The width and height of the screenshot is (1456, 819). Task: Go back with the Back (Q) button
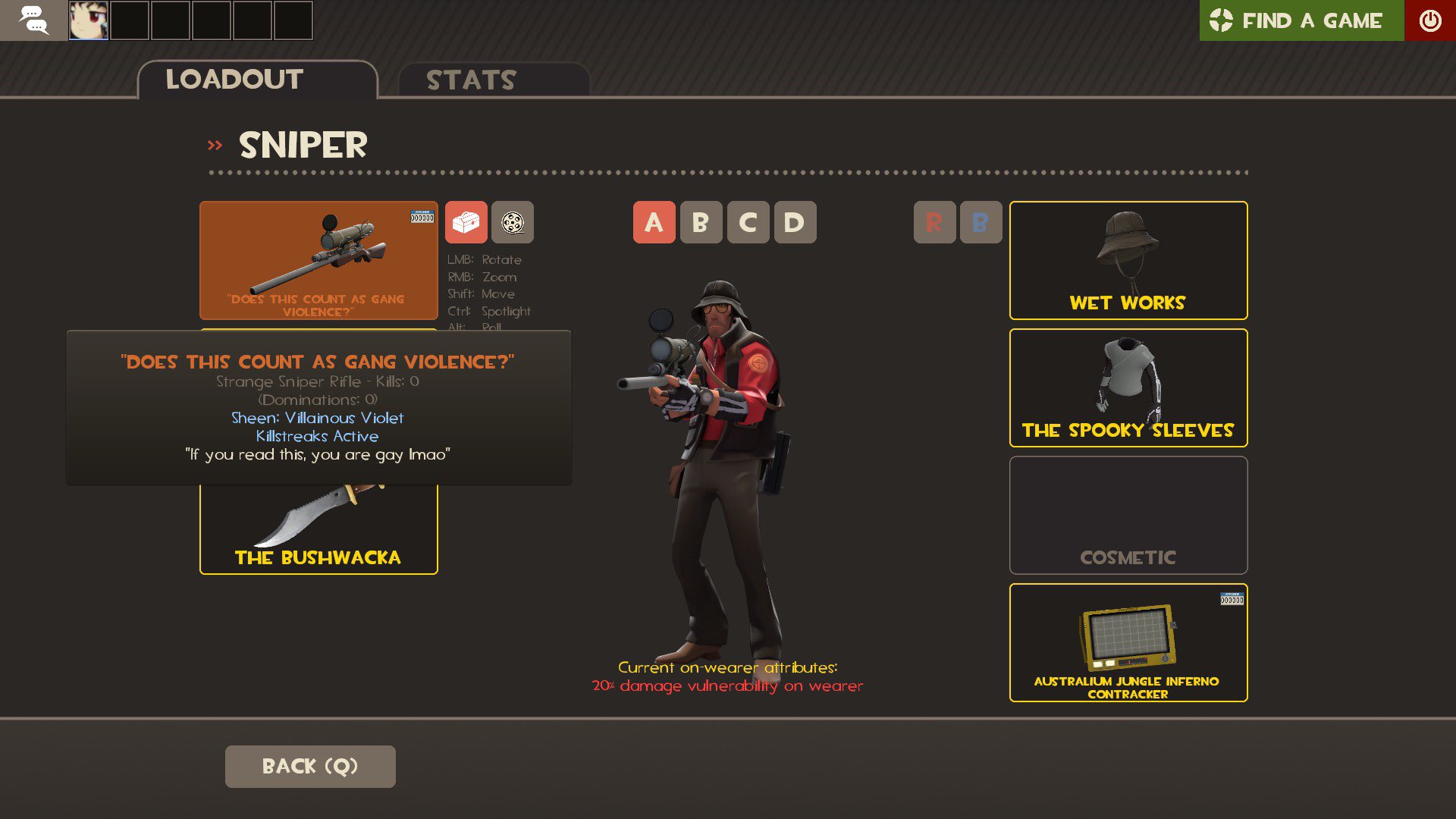pos(309,766)
